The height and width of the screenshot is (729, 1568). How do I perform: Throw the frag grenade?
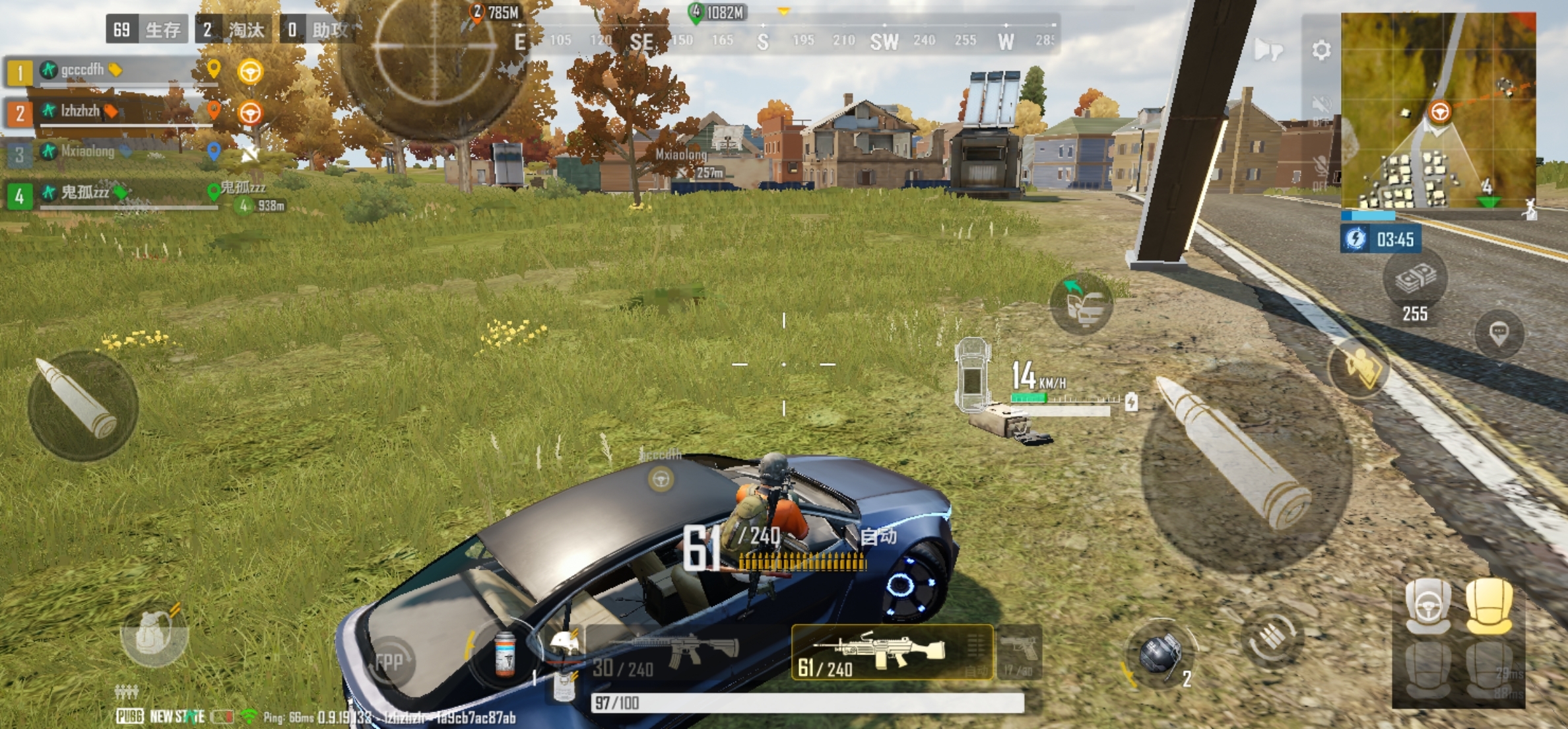click(x=1160, y=655)
